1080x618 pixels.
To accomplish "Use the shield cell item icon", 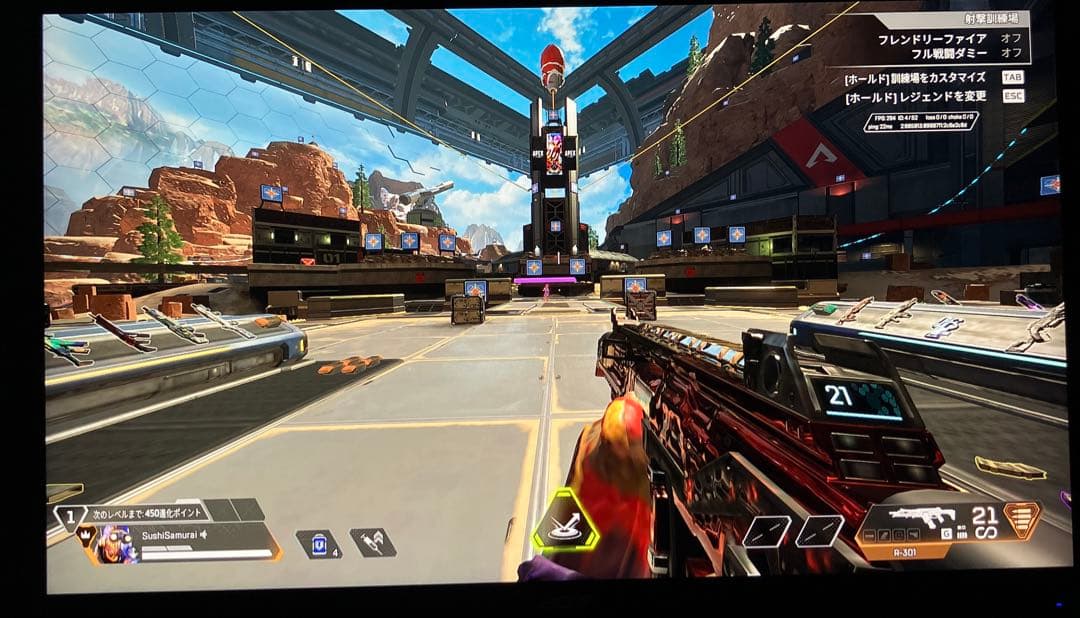I will [x=318, y=545].
